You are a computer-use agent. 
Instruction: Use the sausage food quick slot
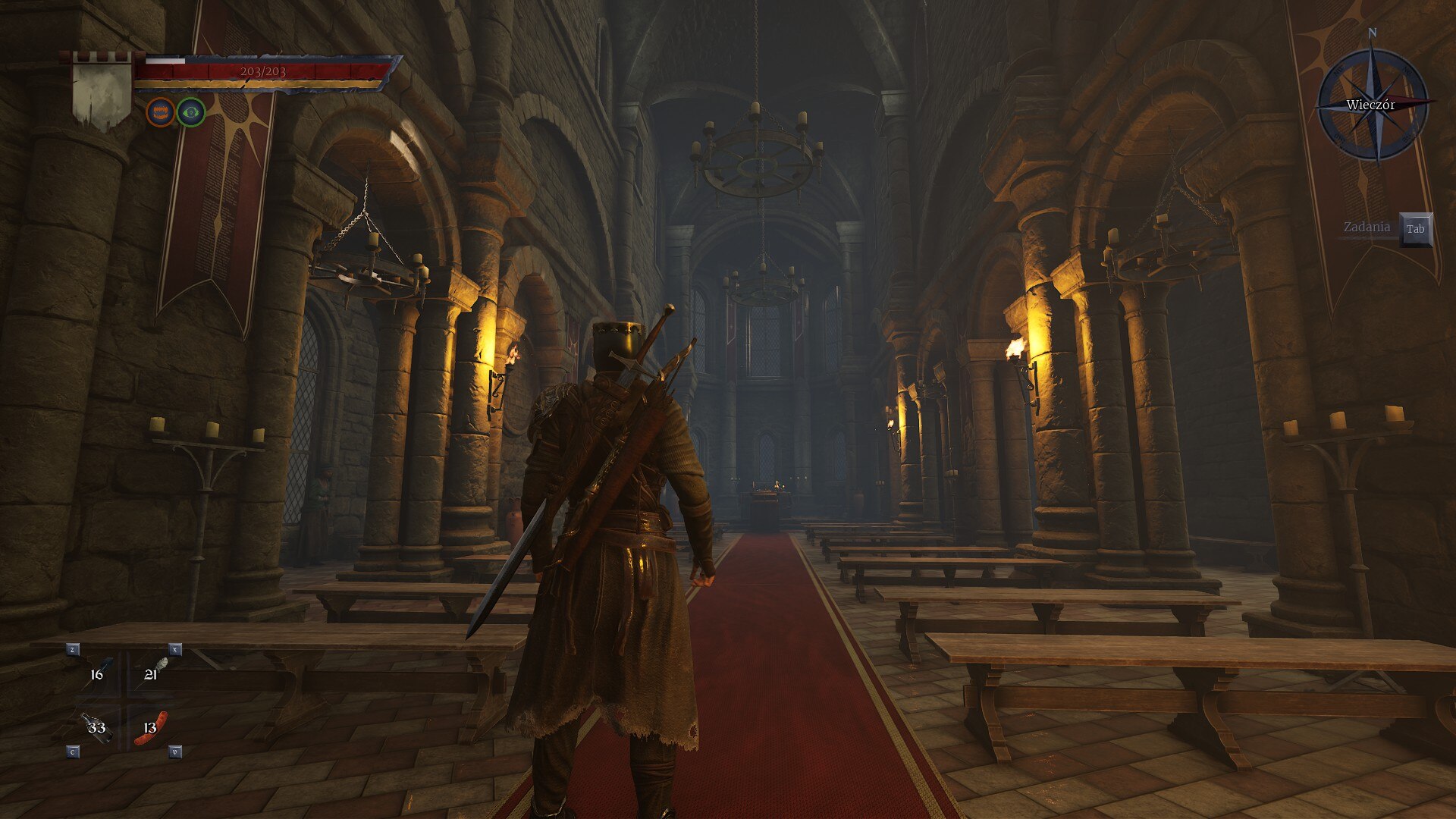[x=151, y=727]
